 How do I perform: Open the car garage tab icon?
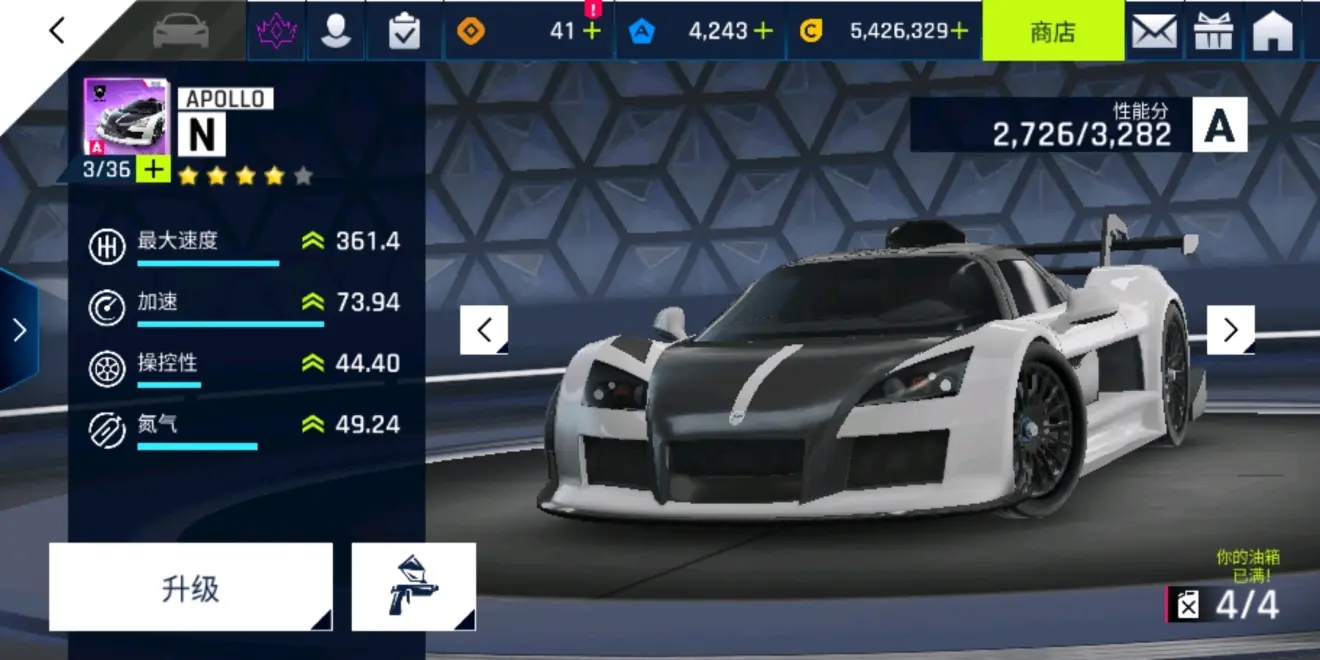tap(181, 31)
